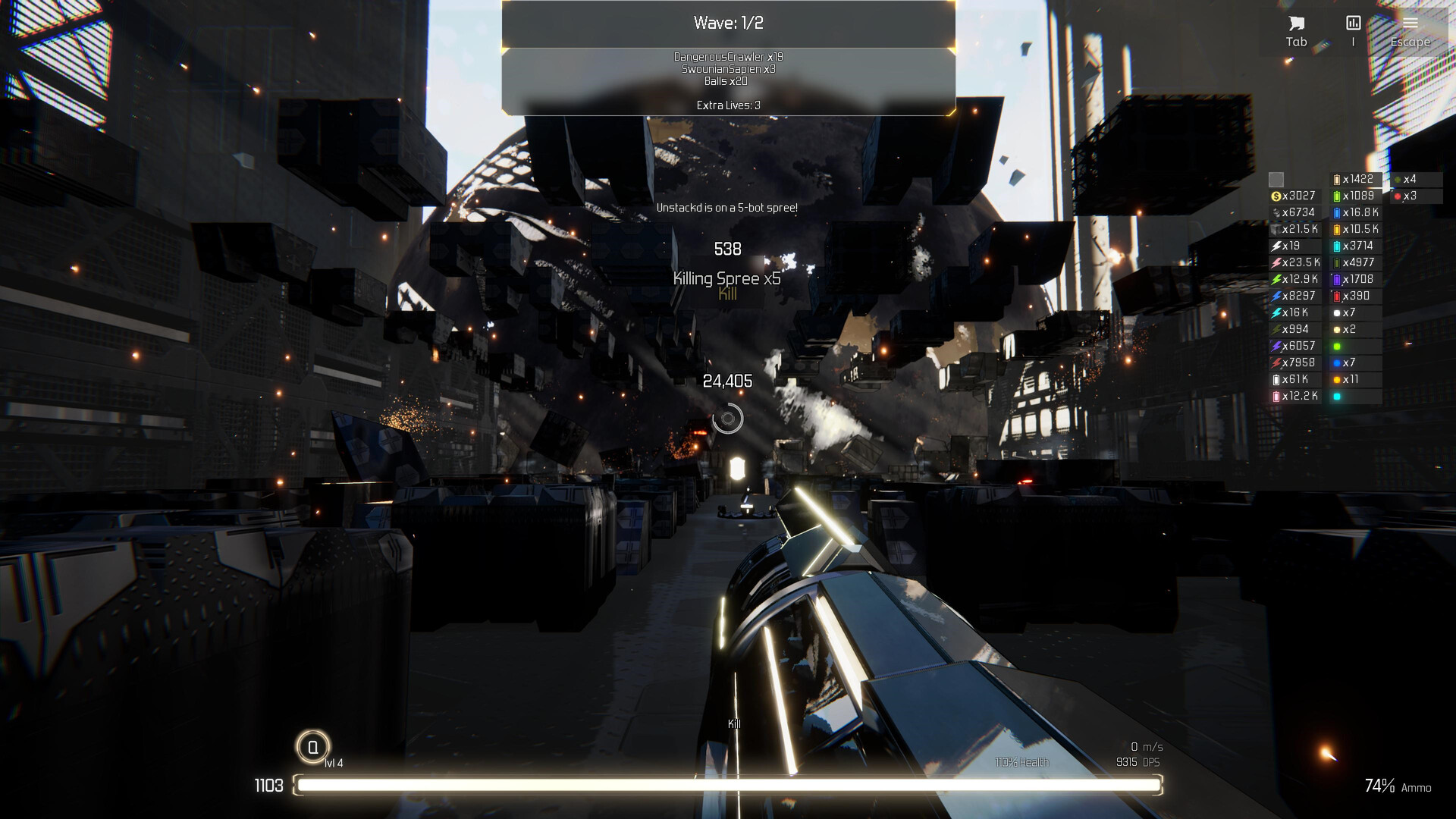Click the circular crosshair reticle
Screen dimensions: 1456x819
click(x=728, y=418)
